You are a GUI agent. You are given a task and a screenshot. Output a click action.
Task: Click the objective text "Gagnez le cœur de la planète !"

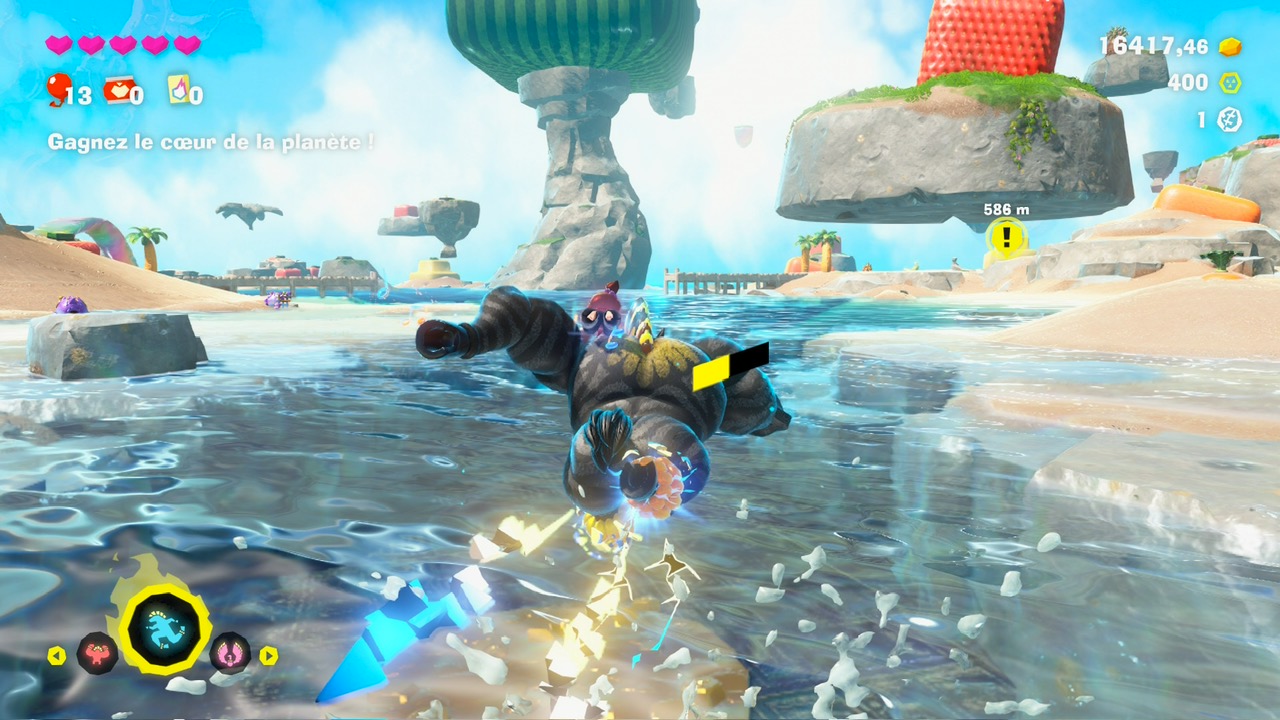[x=211, y=142]
